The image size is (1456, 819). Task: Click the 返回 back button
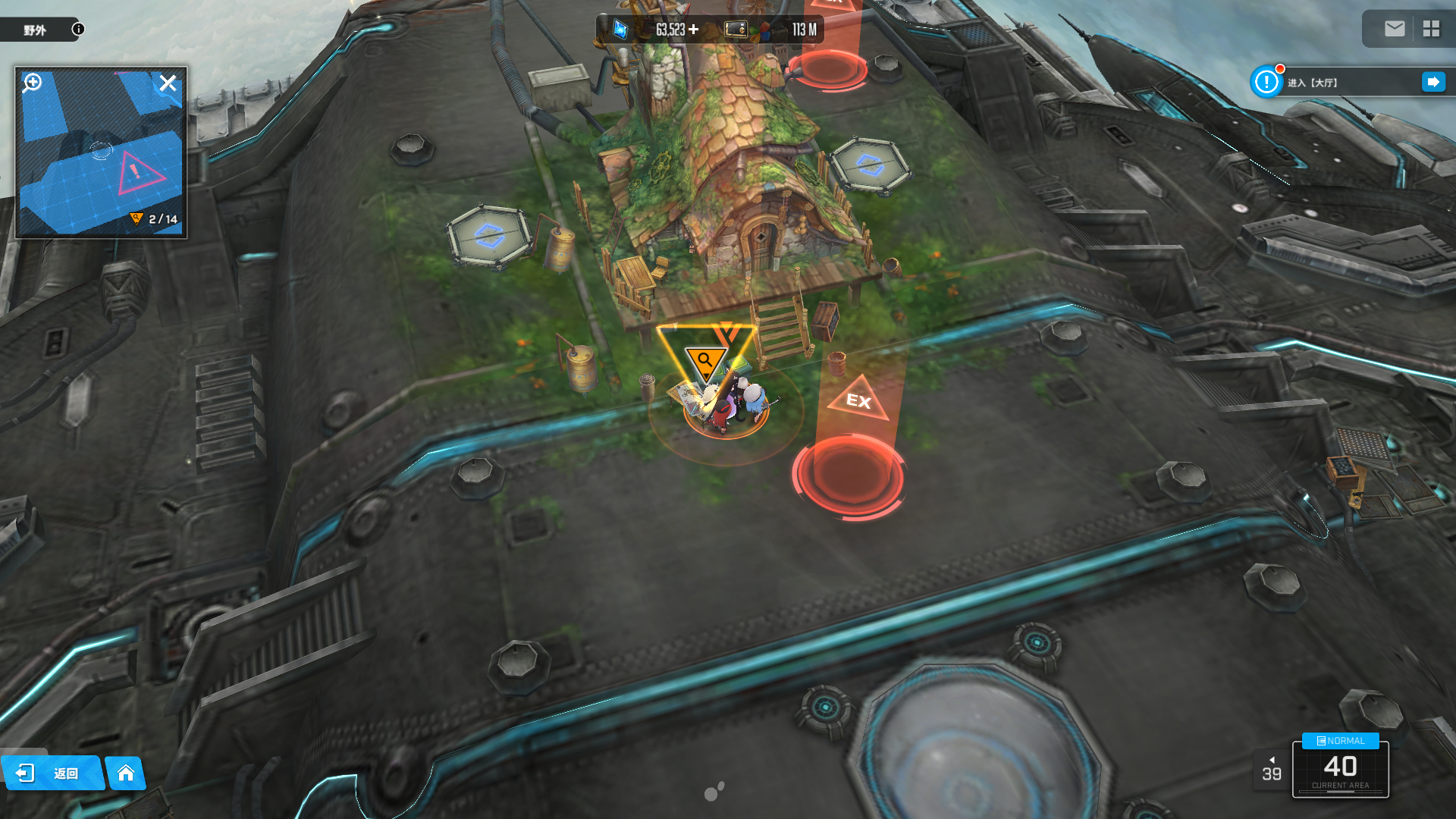coord(52,773)
